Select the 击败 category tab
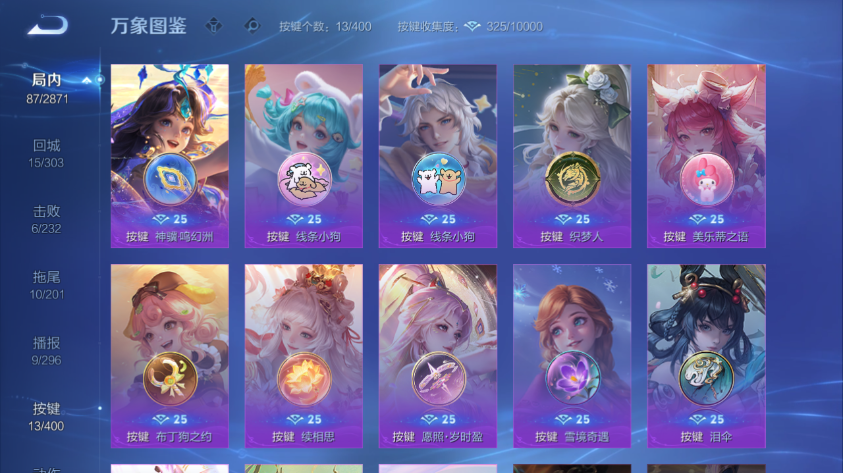This screenshot has width=843, height=473. pyautogui.click(x=47, y=219)
